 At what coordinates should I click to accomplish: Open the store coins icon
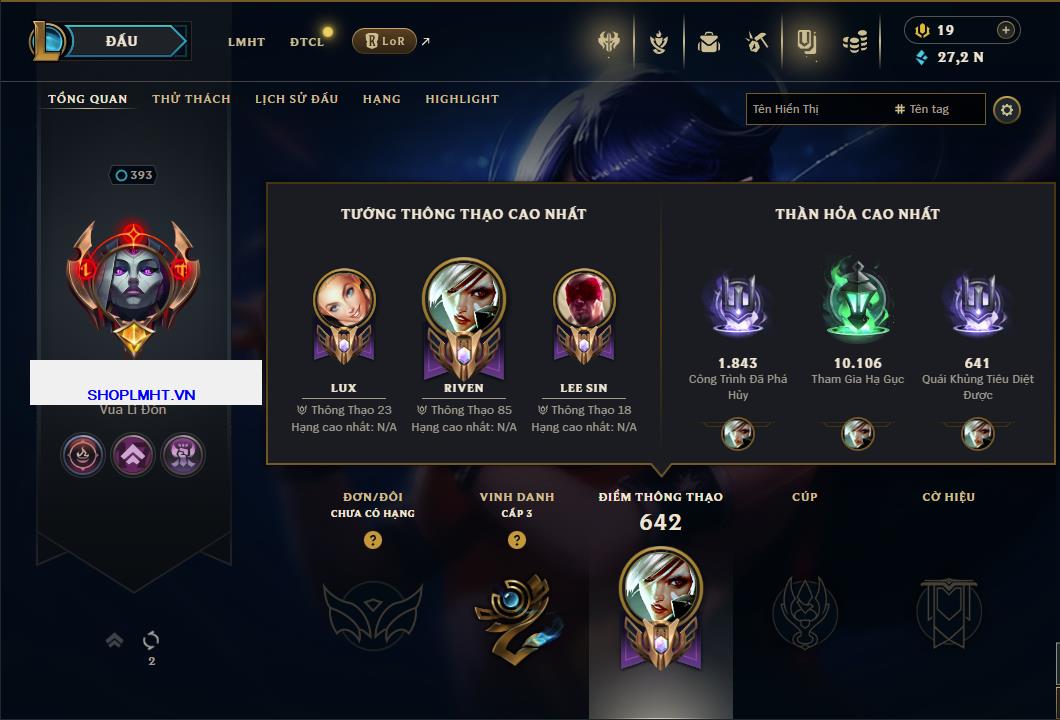point(854,42)
